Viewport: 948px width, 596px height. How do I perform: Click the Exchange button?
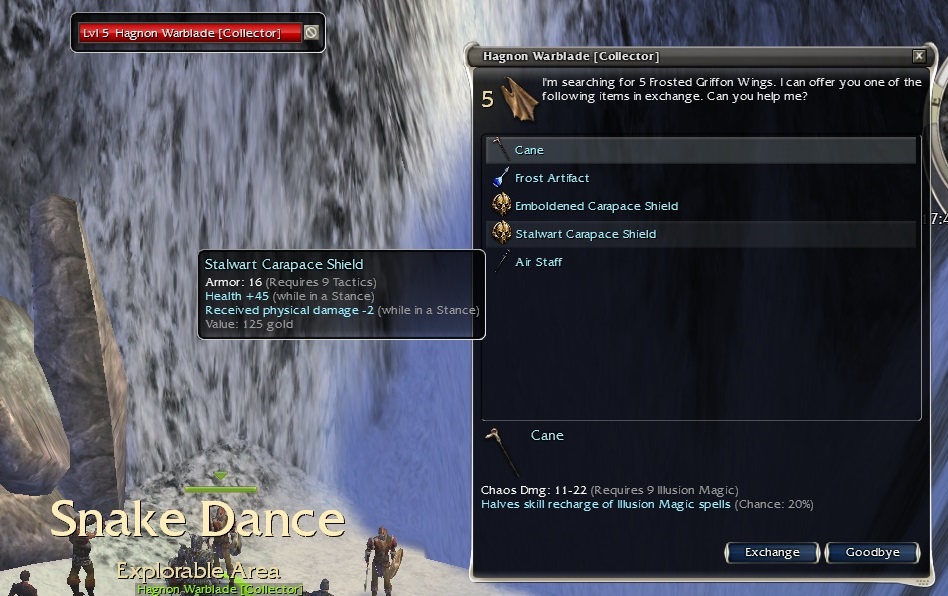click(x=772, y=552)
